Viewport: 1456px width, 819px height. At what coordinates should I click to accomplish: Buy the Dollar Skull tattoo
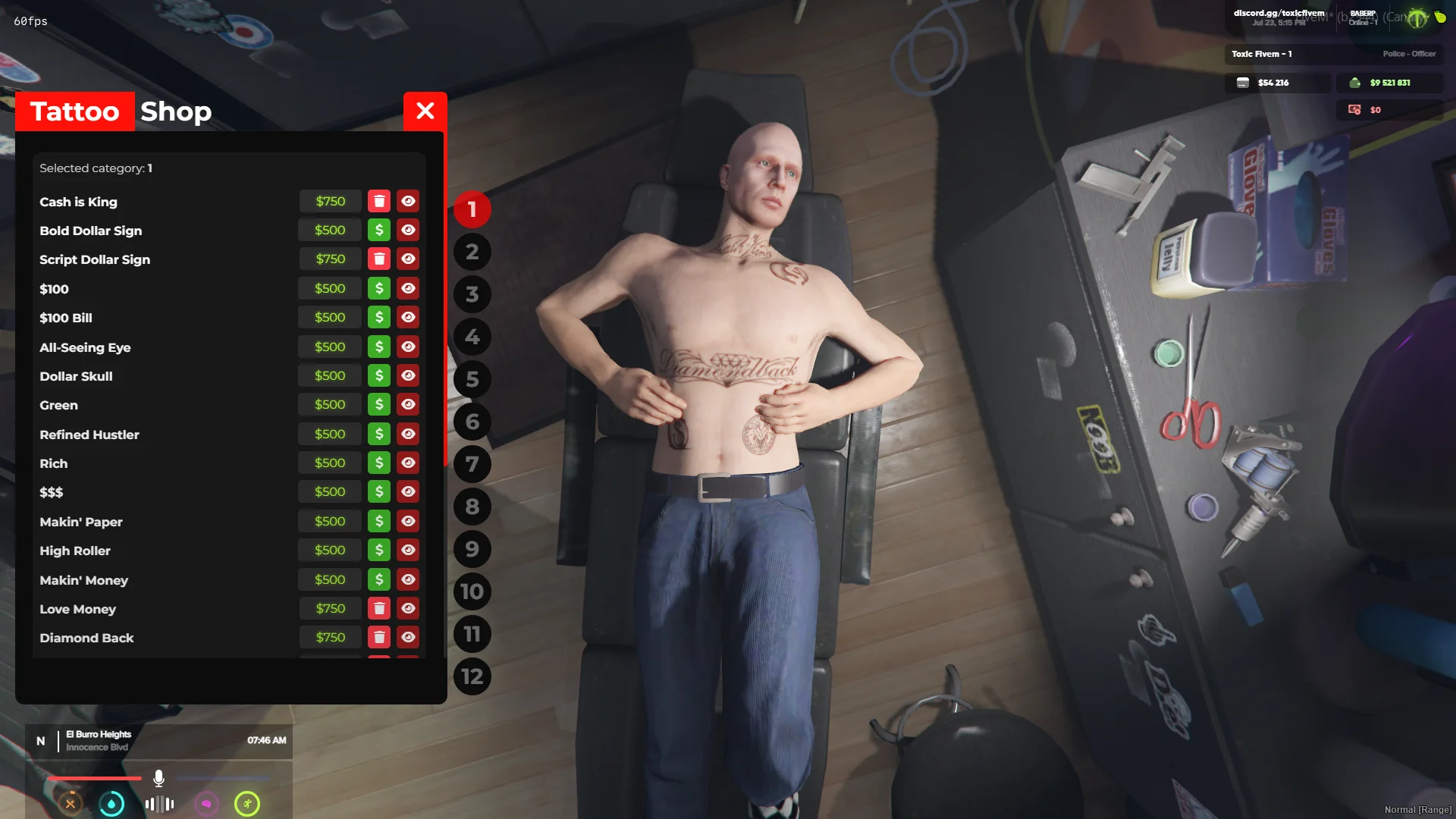pyautogui.click(x=379, y=375)
